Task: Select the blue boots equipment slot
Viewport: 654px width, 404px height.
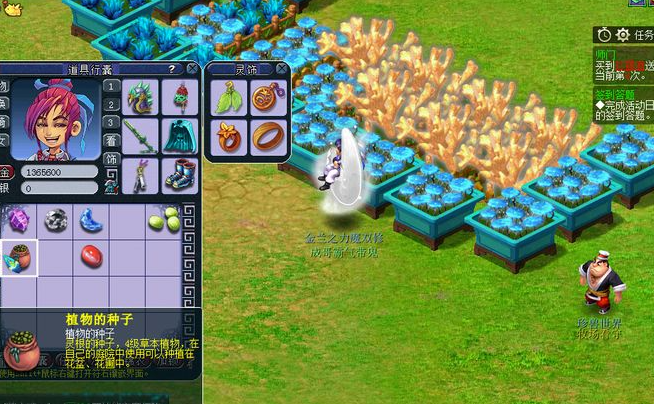Action: pos(181,175)
